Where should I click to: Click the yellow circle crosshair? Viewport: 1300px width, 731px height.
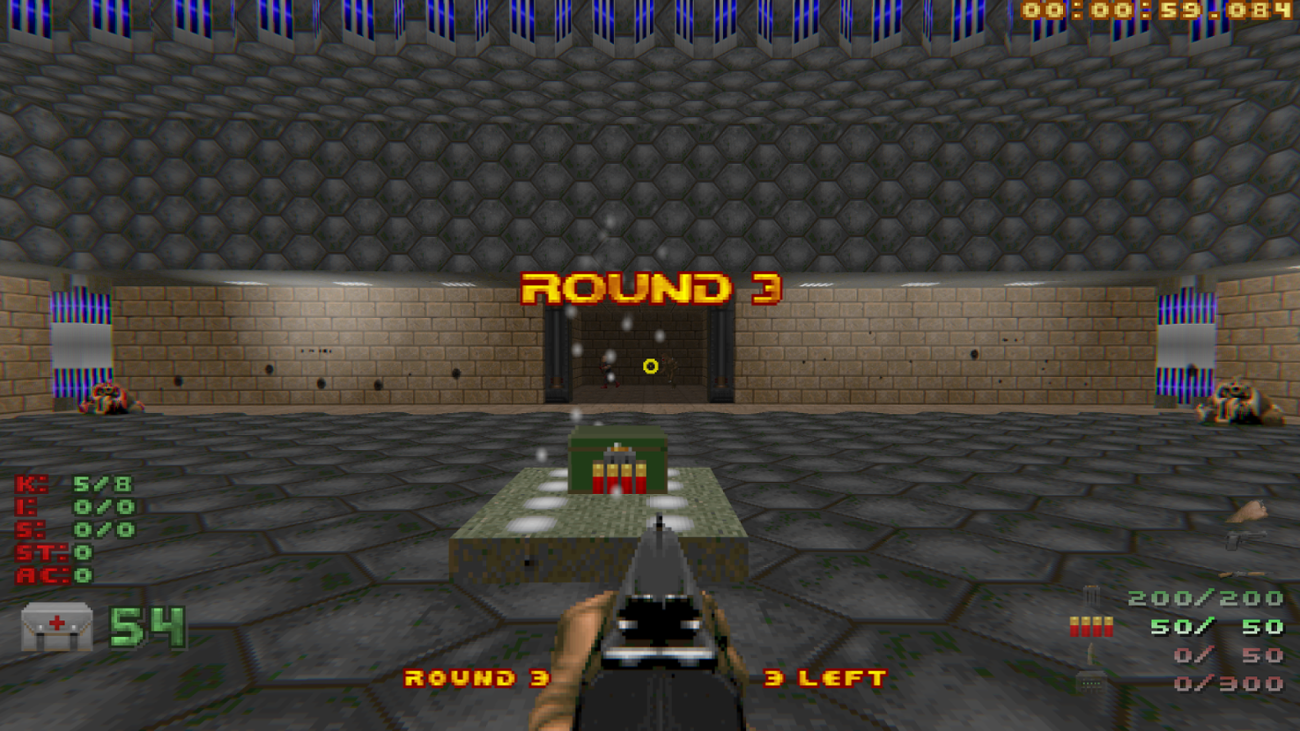click(651, 367)
